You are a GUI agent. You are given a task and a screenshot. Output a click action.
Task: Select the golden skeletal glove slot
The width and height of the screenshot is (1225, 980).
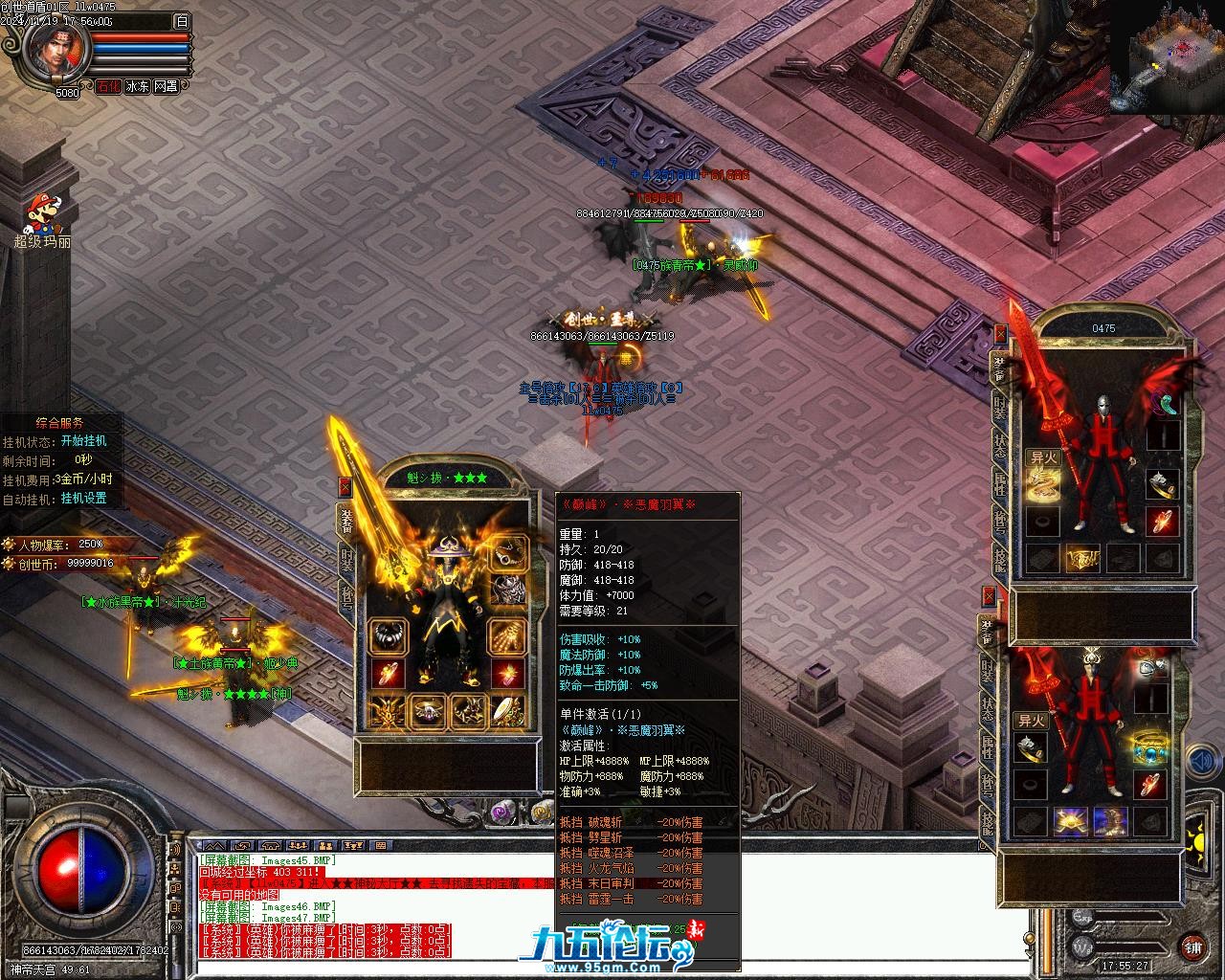tap(507, 636)
